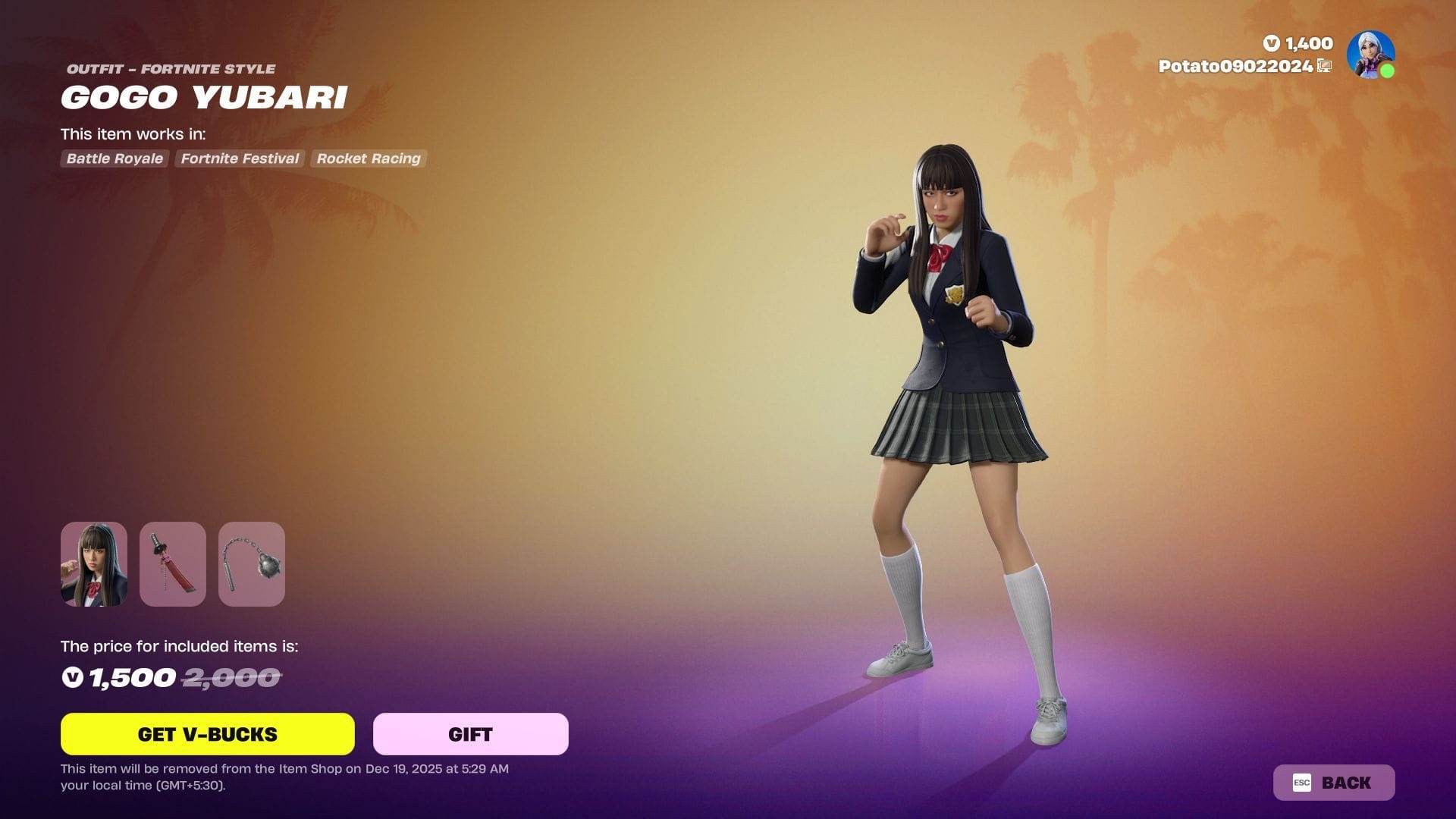1456x819 pixels.
Task: Click the green online status indicator
Action: pyautogui.click(x=1388, y=73)
